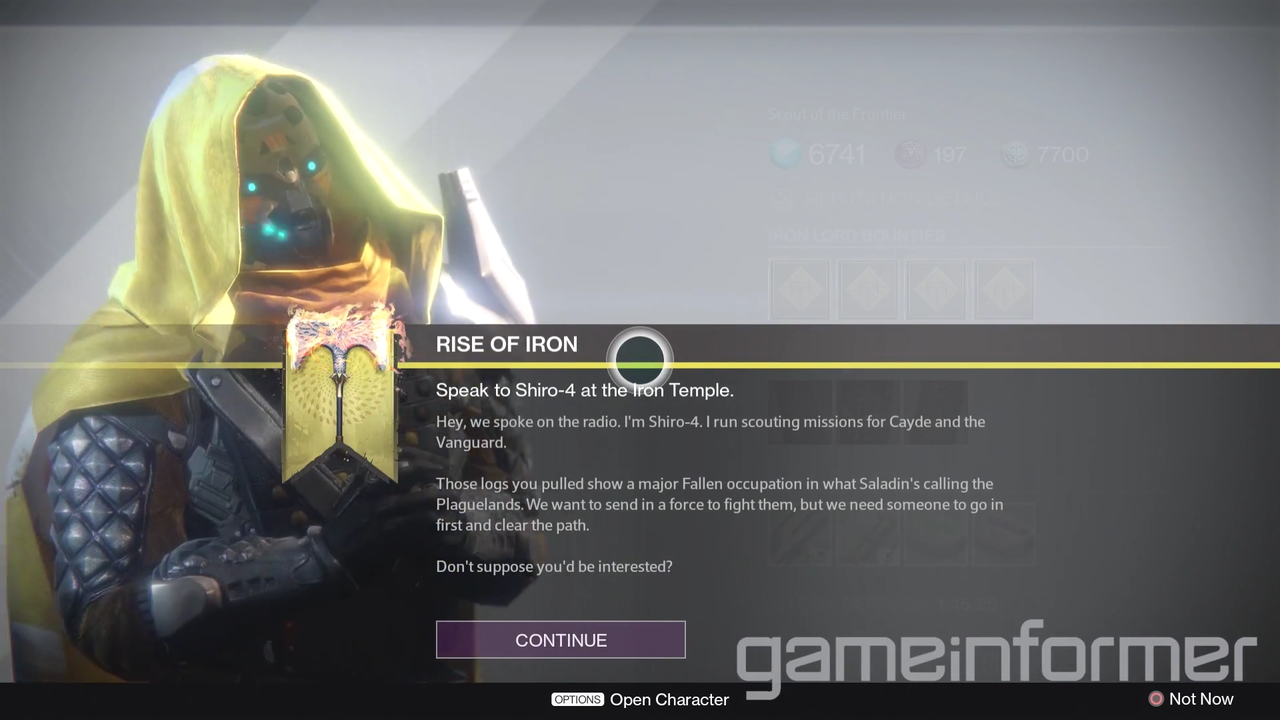Open Character via the bottom bar prompt
The width and height of the screenshot is (1280, 720).
coord(640,699)
